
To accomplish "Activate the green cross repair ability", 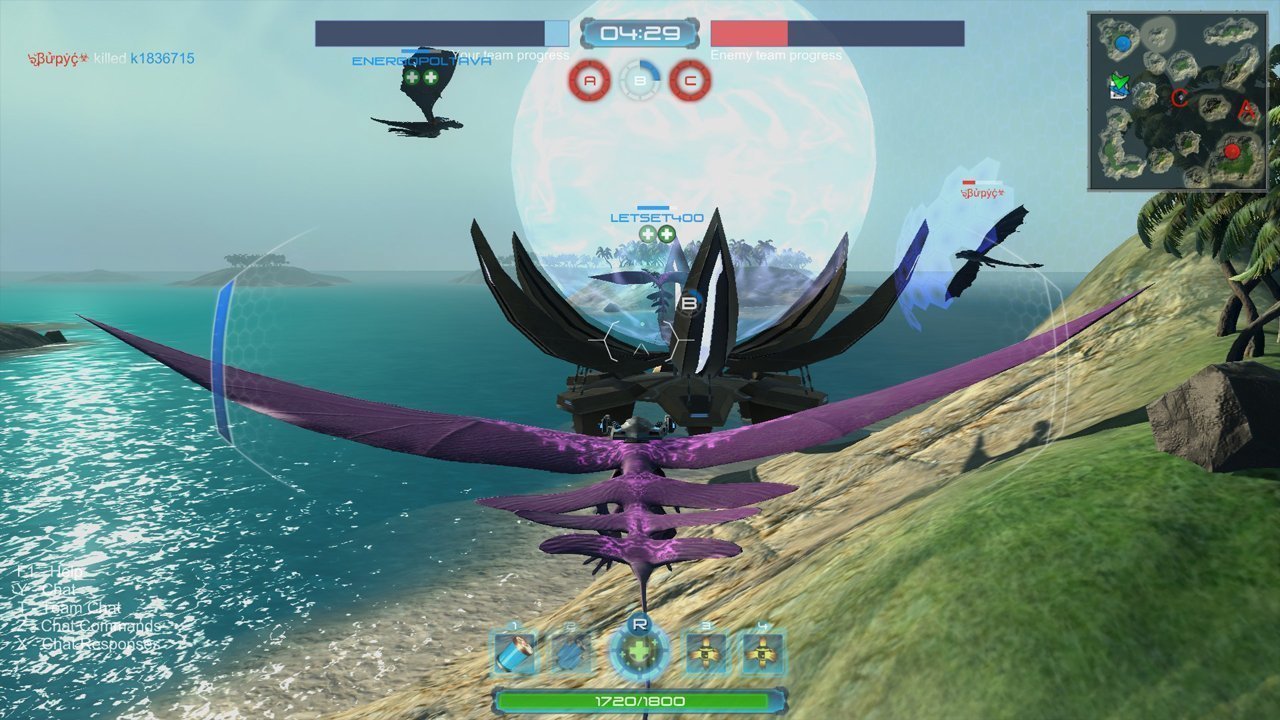I will click(x=639, y=653).
